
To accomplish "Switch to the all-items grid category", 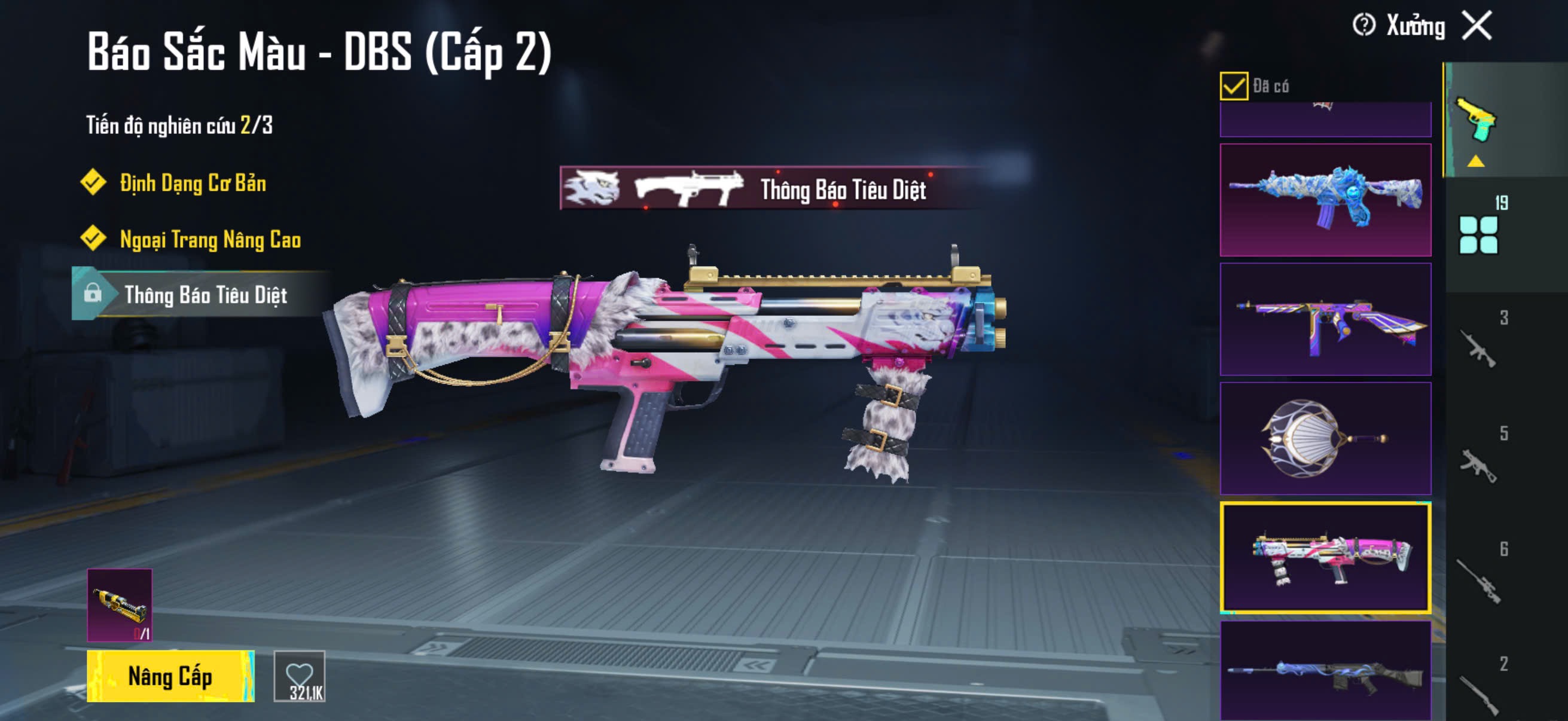I will click(x=1479, y=234).
